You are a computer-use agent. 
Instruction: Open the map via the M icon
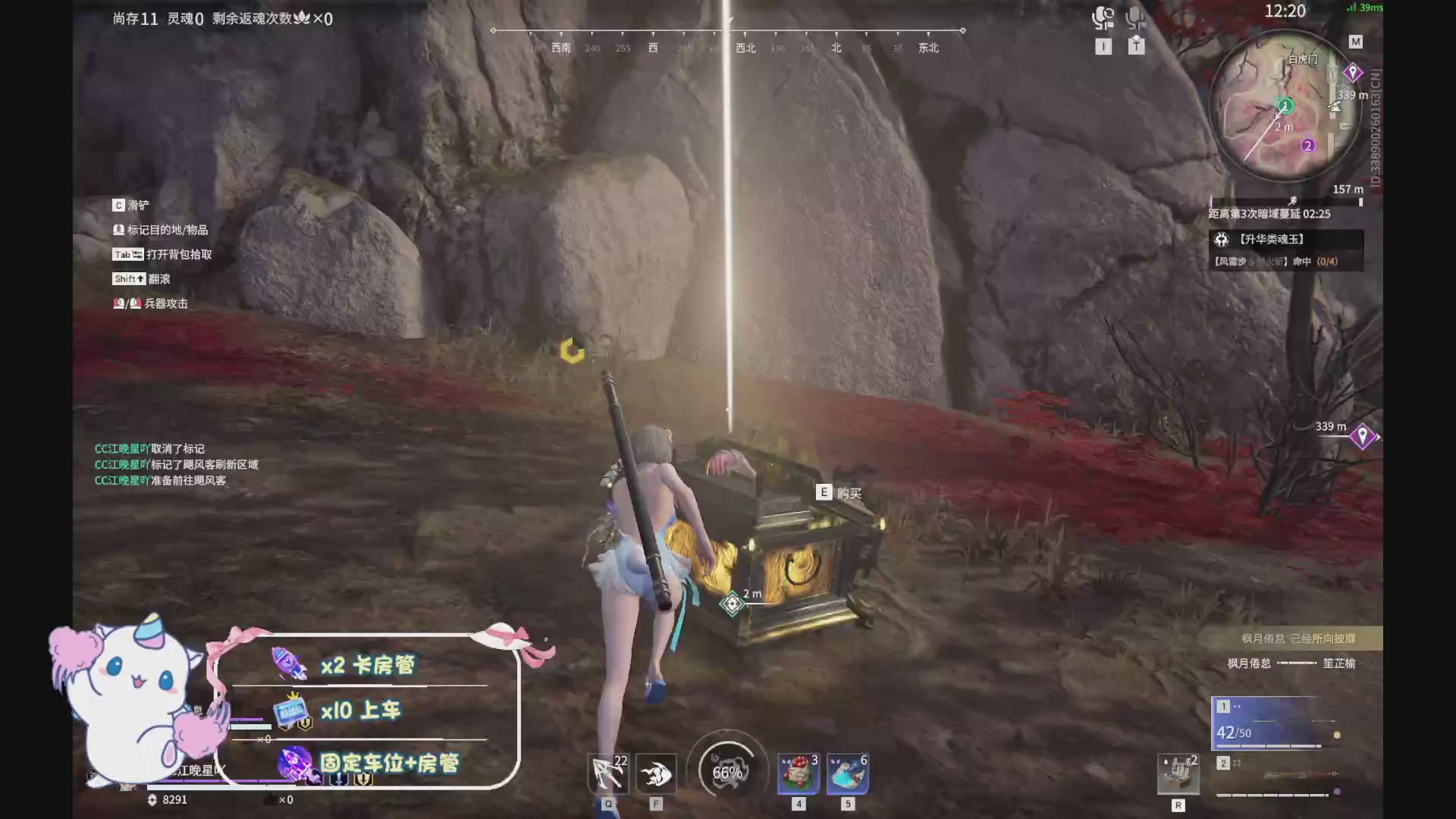coord(1356,42)
